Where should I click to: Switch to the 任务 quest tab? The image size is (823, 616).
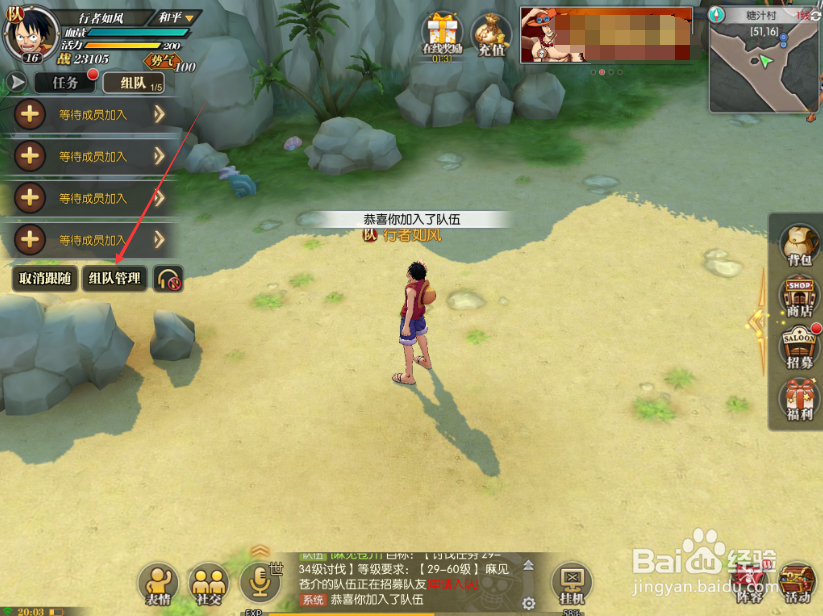[x=65, y=83]
